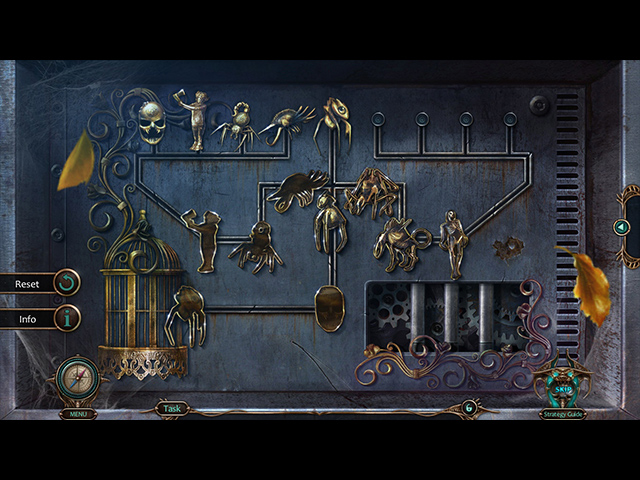The image size is (640, 480).
Task: Open the Strategy Guide
Action: [562, 414]
